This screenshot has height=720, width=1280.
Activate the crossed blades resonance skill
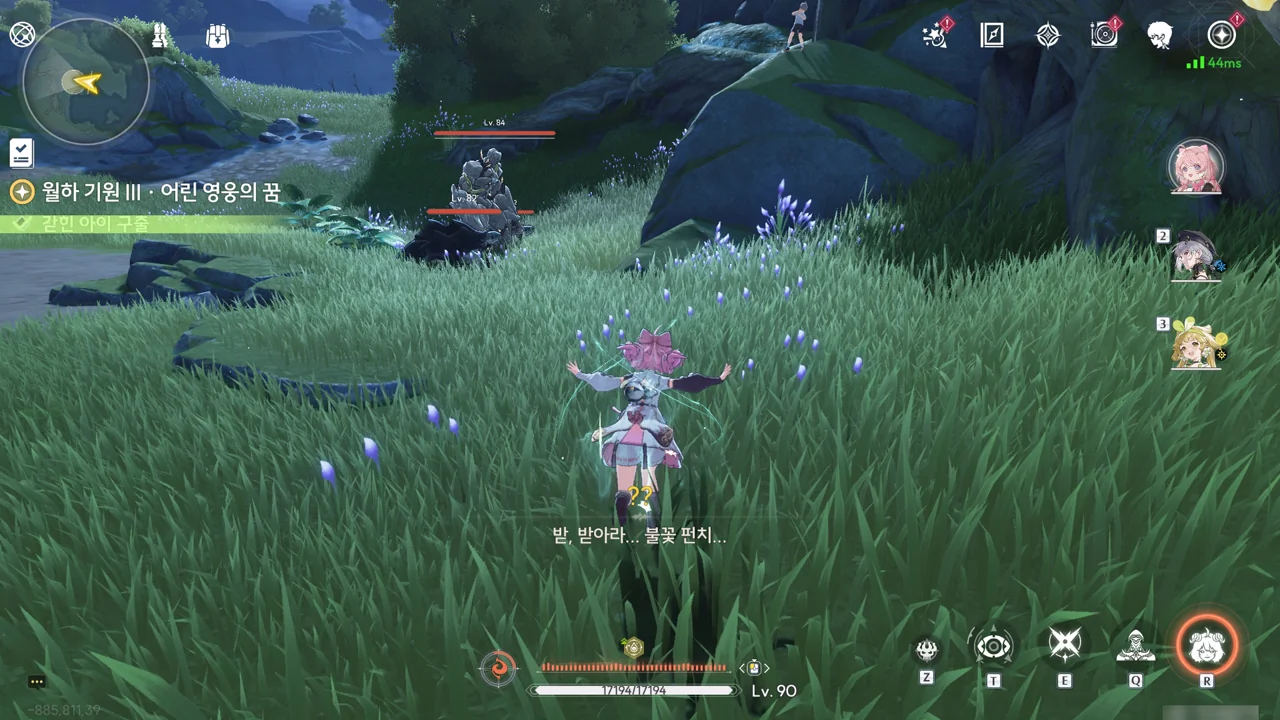tap(1064, 646)
